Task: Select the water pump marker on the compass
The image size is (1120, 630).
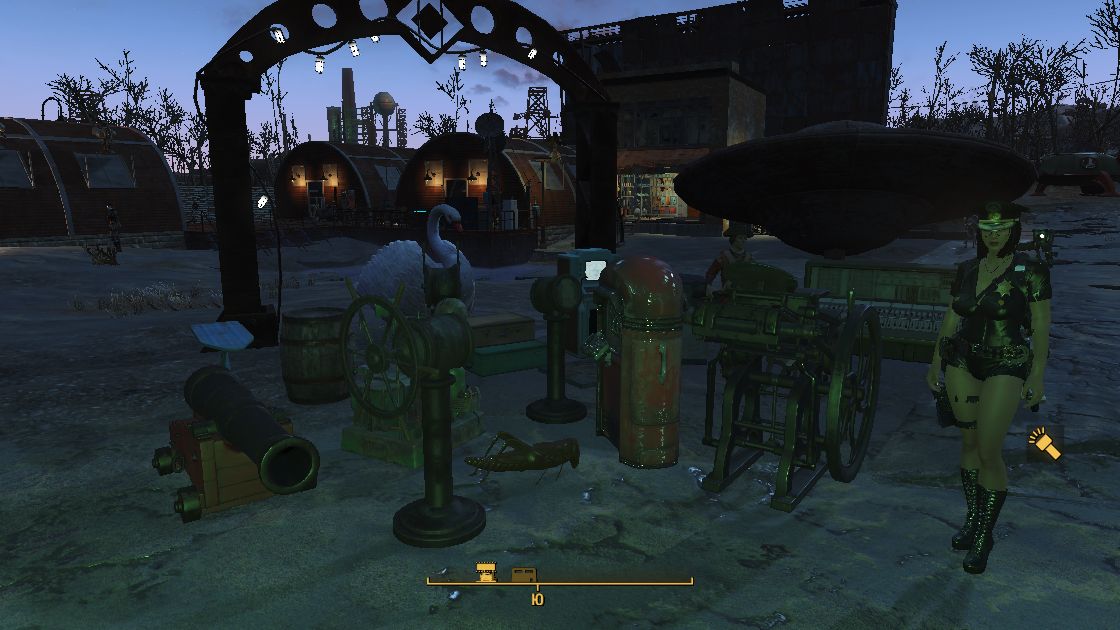Action: 486,573
